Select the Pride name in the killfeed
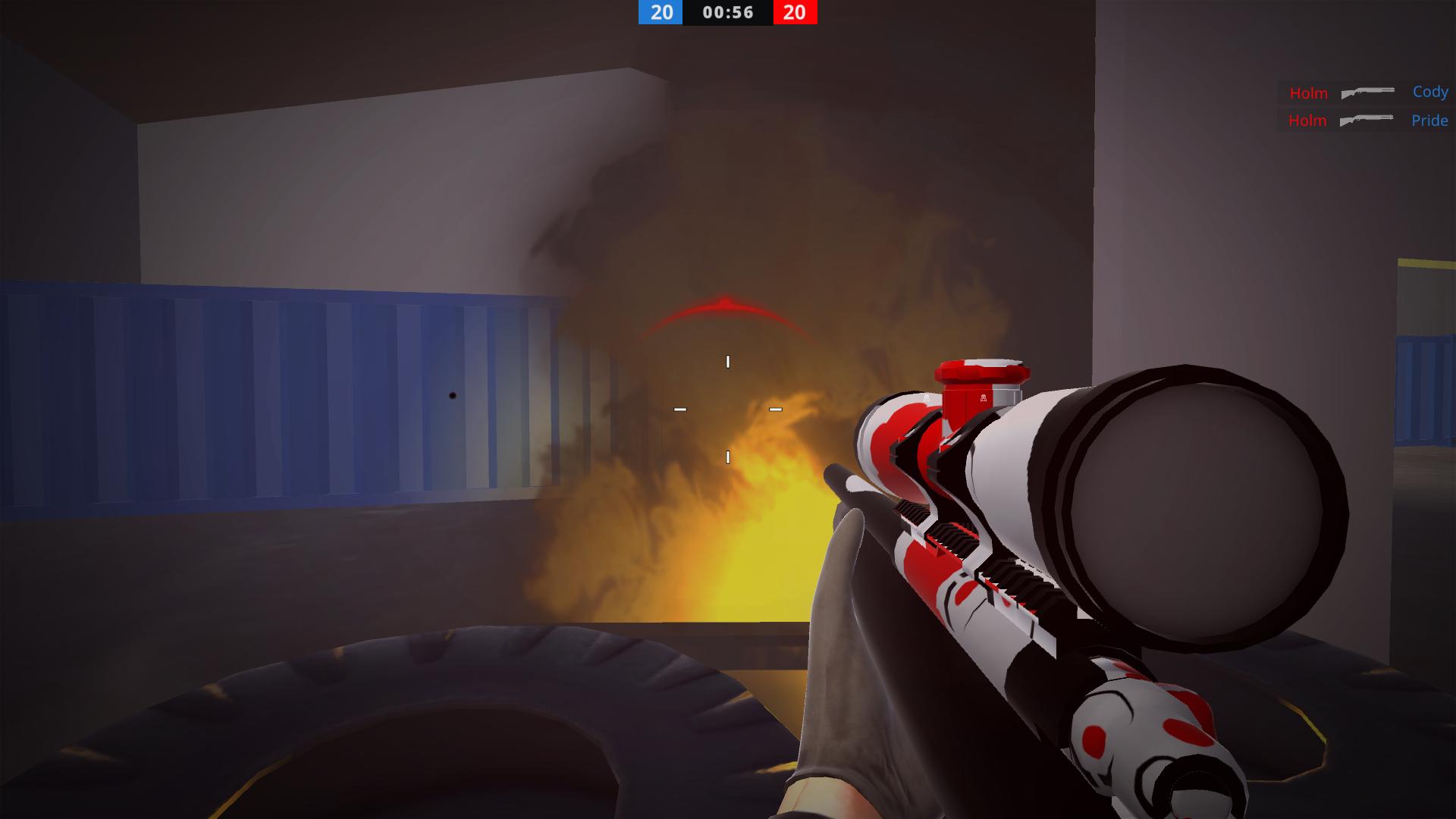 [1429, 120]
